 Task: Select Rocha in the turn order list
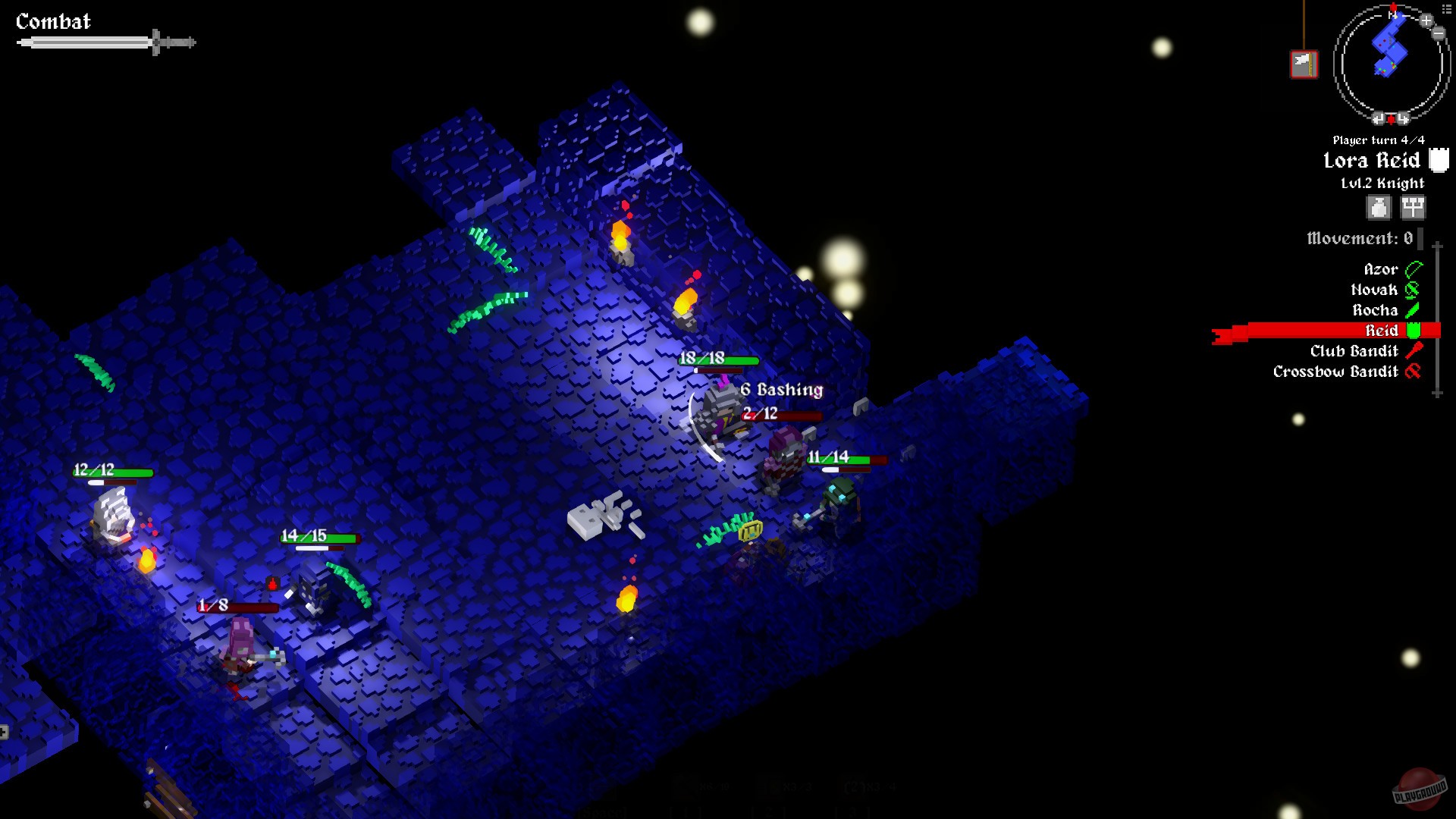point(1376,310)
